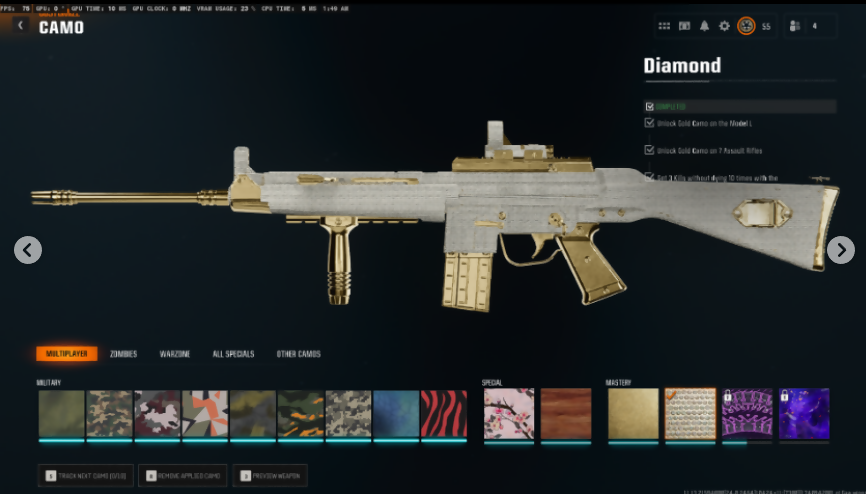Select the wood grain special camo
The image size is (866, 494).
click(x=566, y=414)
